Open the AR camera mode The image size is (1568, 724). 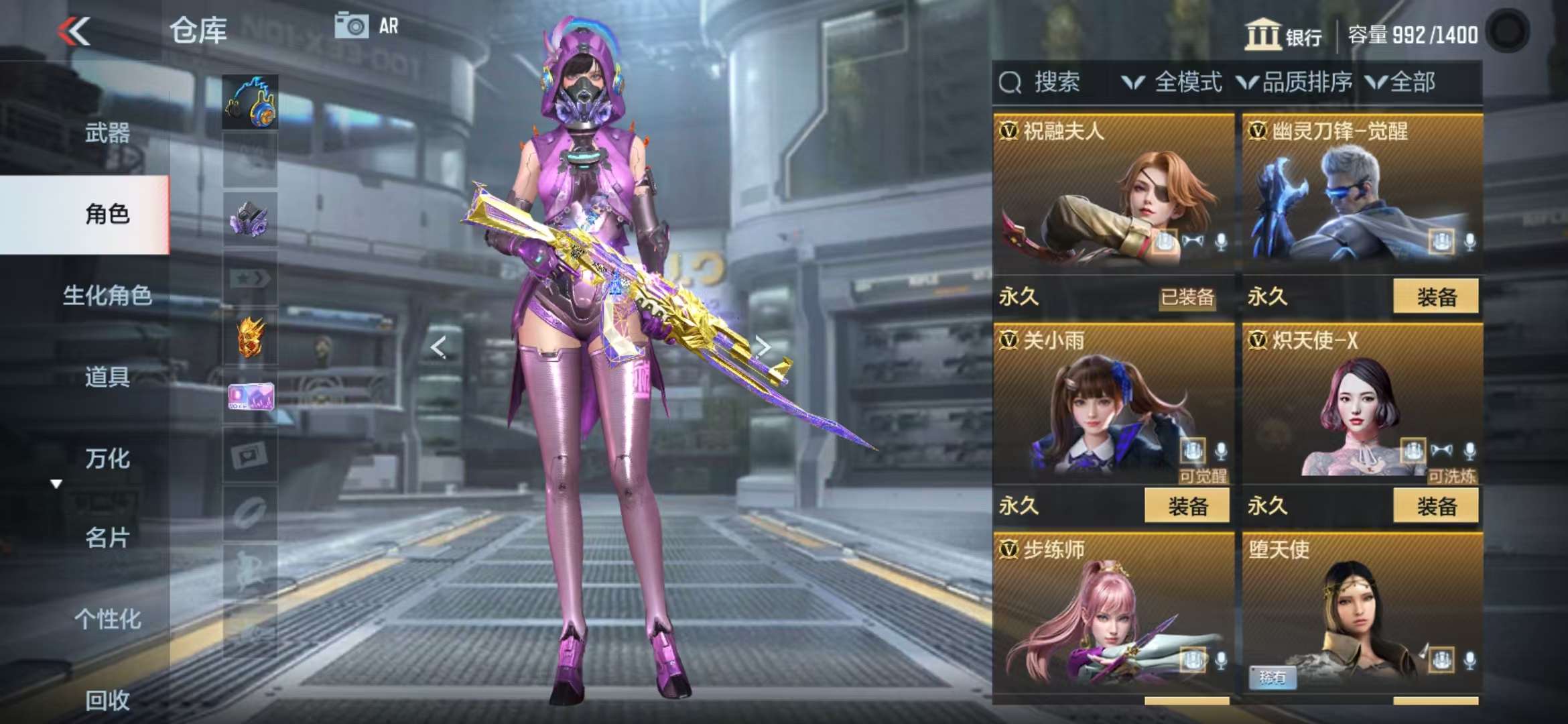point(367,27)
